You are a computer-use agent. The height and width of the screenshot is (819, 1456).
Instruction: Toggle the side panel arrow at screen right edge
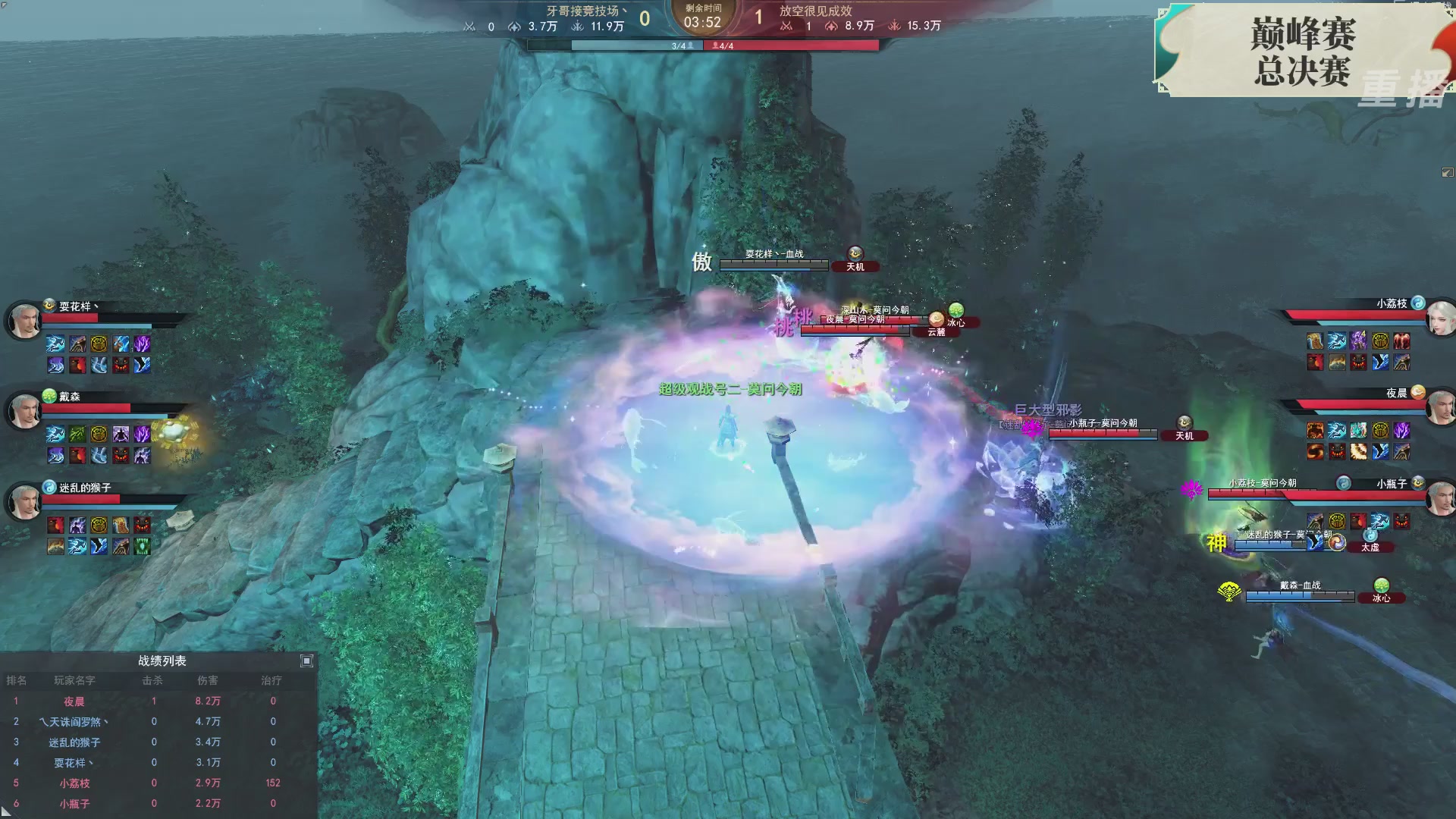click(x=1447, y=173)
